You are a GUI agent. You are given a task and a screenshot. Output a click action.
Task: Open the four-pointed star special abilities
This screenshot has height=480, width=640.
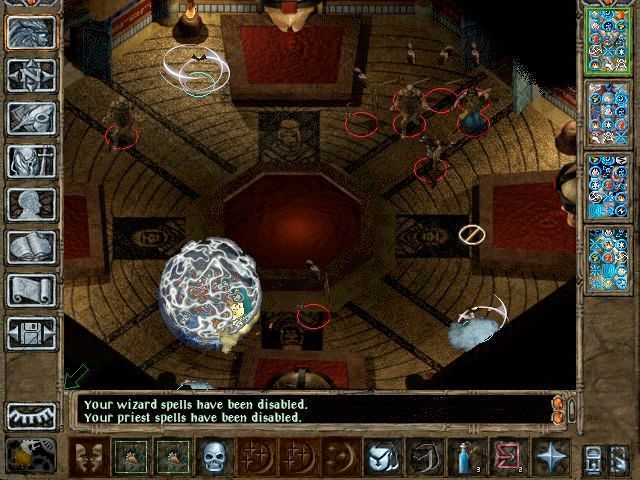550,457
